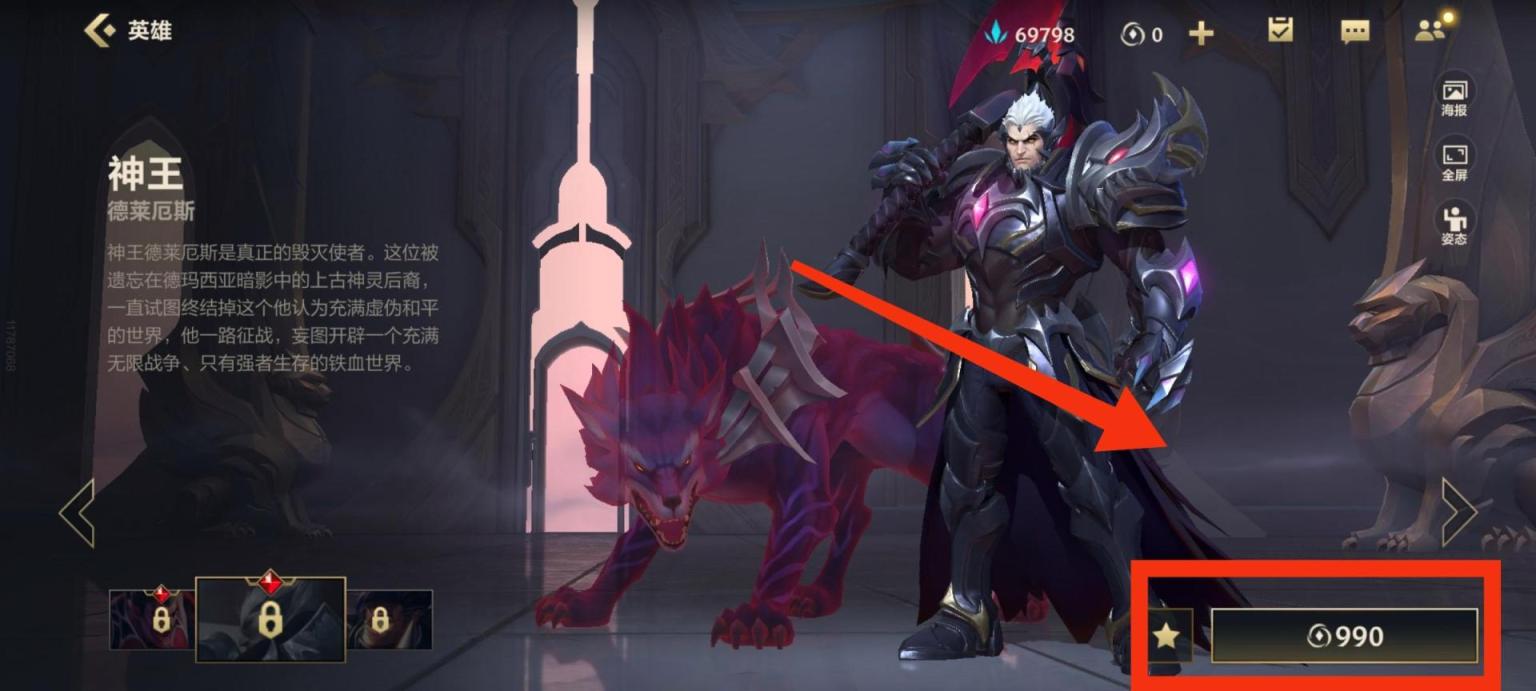Open the task checklist icon
The height and width of the screenshot is (691, 1536).
pos(1280,31)
